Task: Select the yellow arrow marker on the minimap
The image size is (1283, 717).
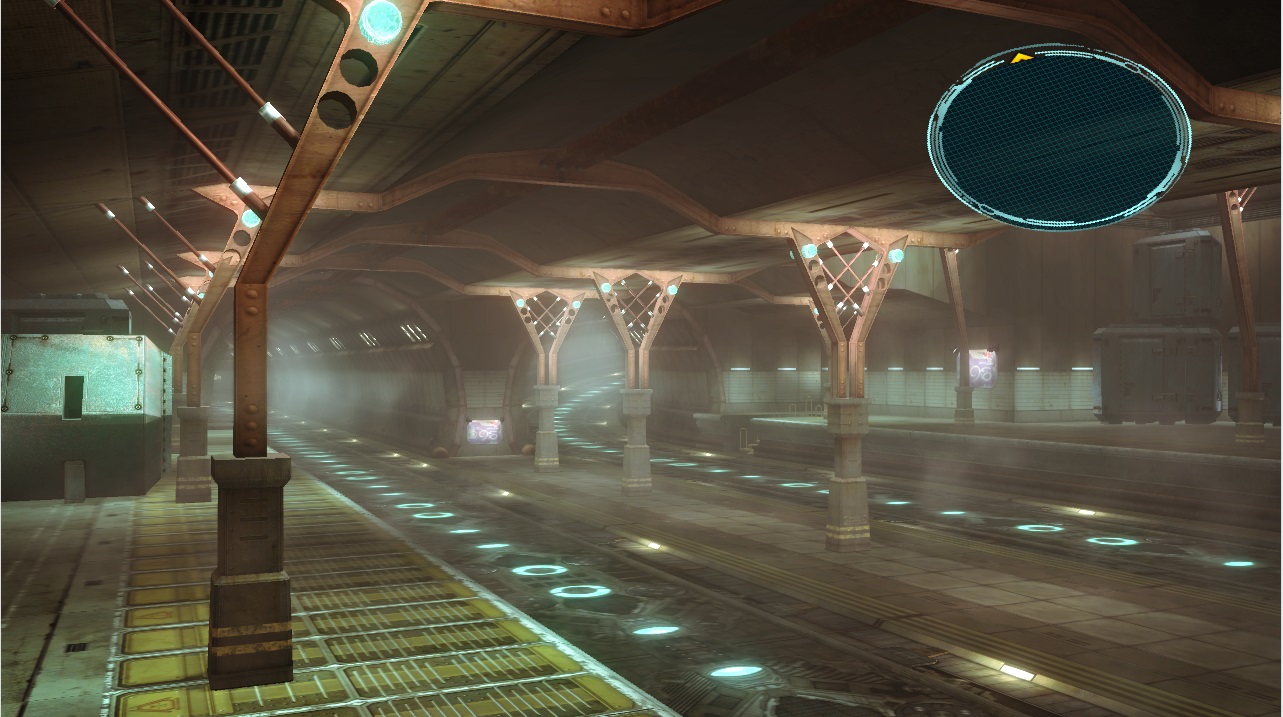Action: 1020,59
